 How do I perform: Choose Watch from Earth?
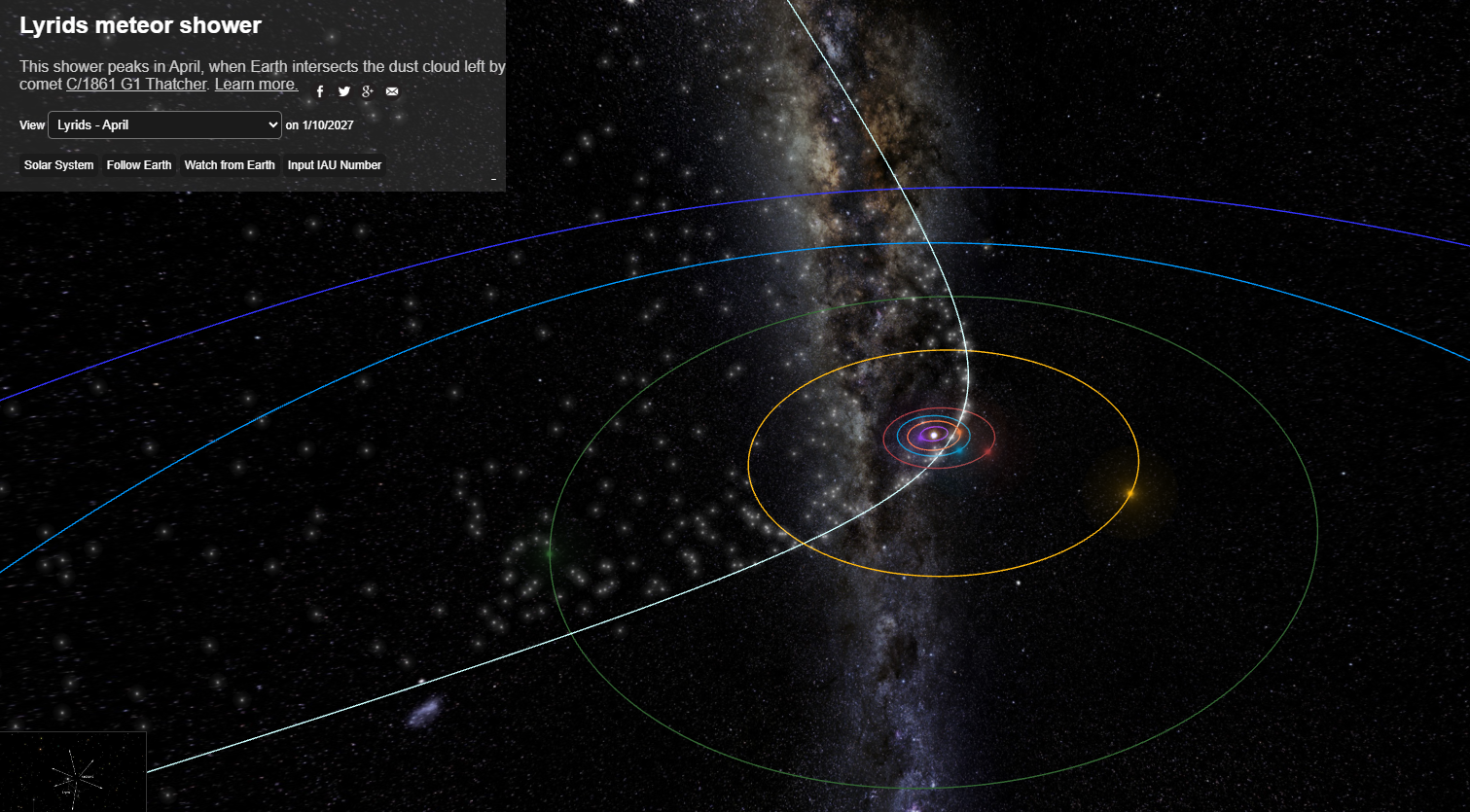[230, 165]
